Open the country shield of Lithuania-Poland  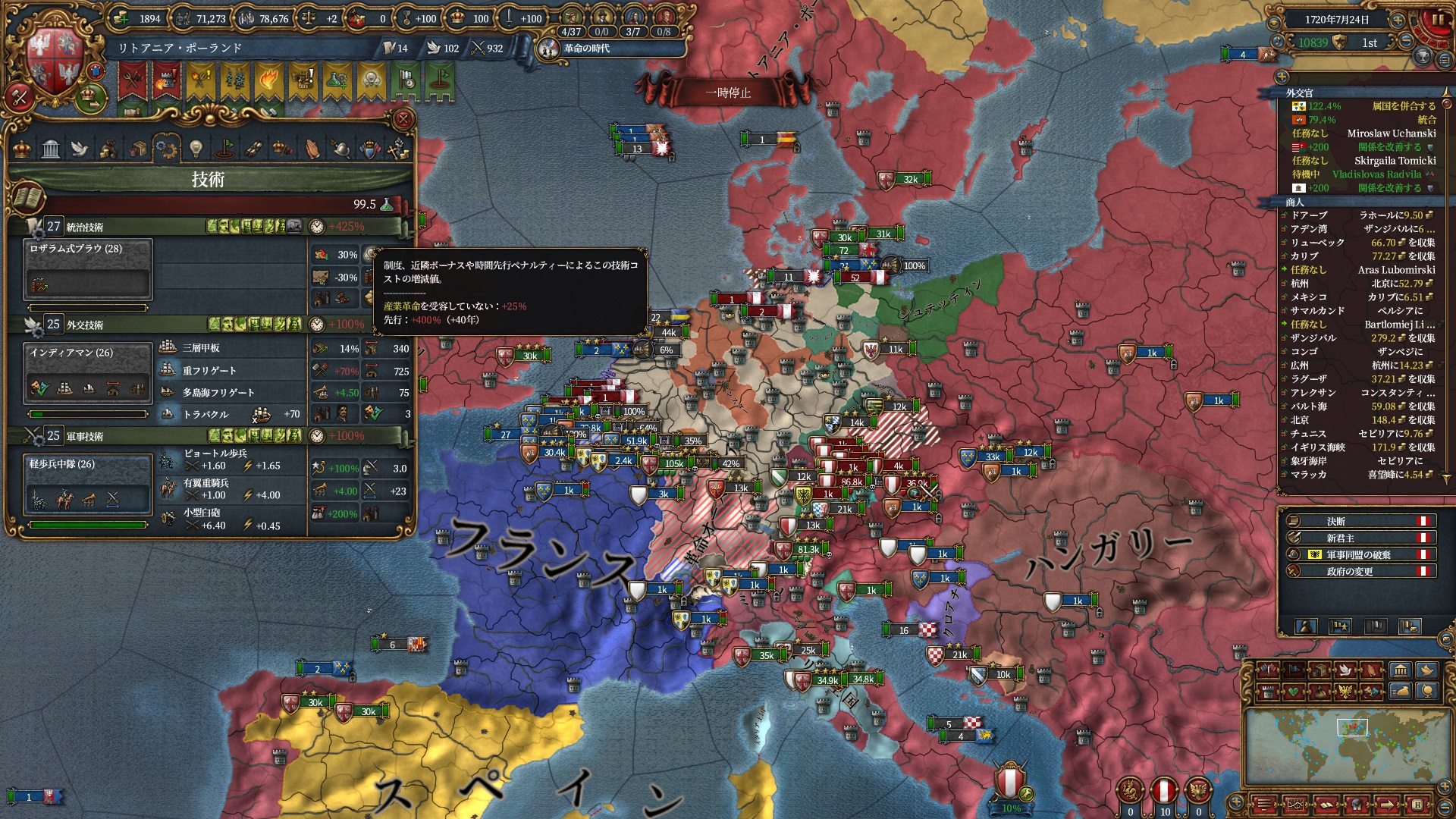click(x=53, y=64)
